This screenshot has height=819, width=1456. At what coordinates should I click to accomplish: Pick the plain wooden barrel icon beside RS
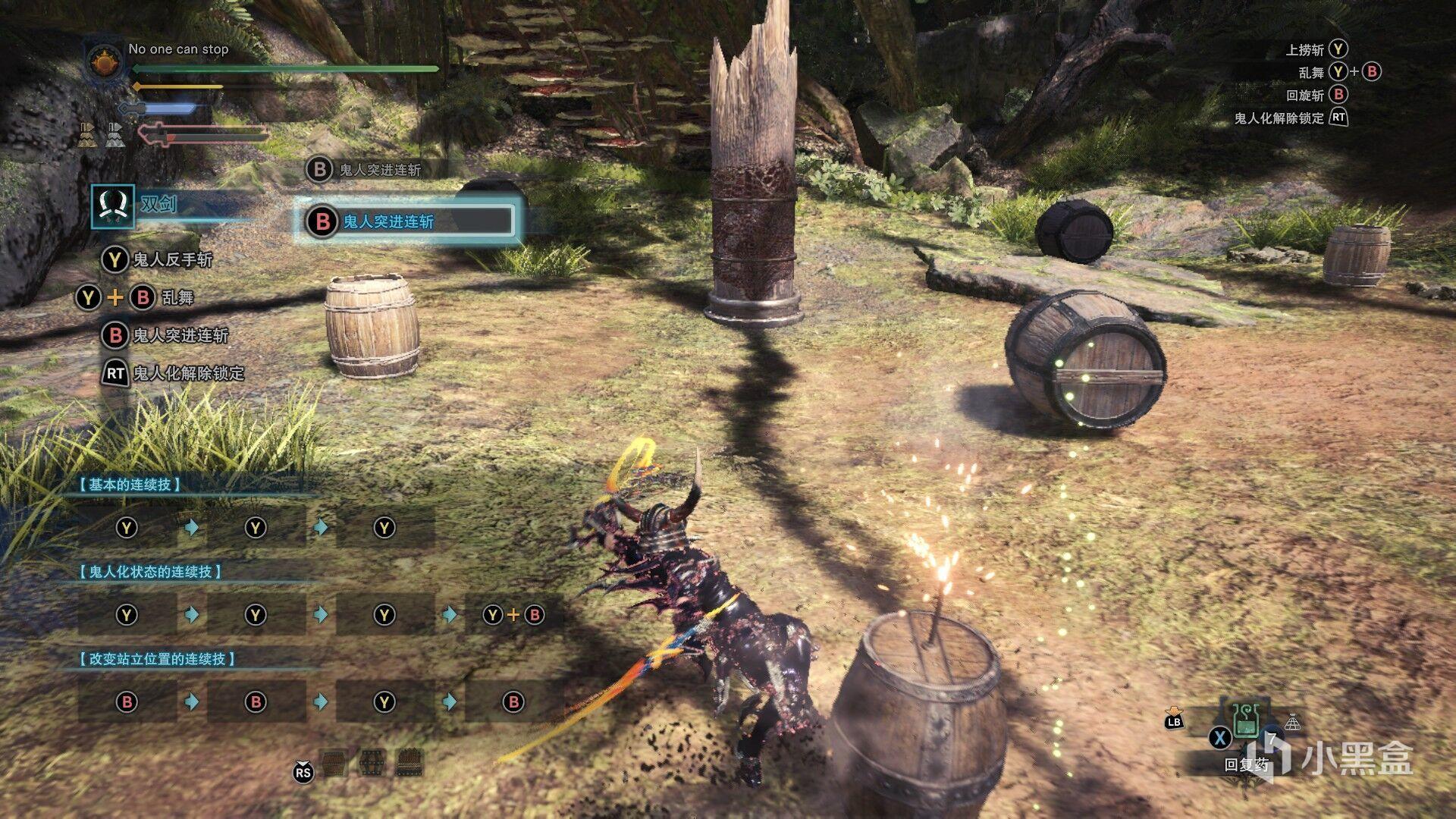334,761
